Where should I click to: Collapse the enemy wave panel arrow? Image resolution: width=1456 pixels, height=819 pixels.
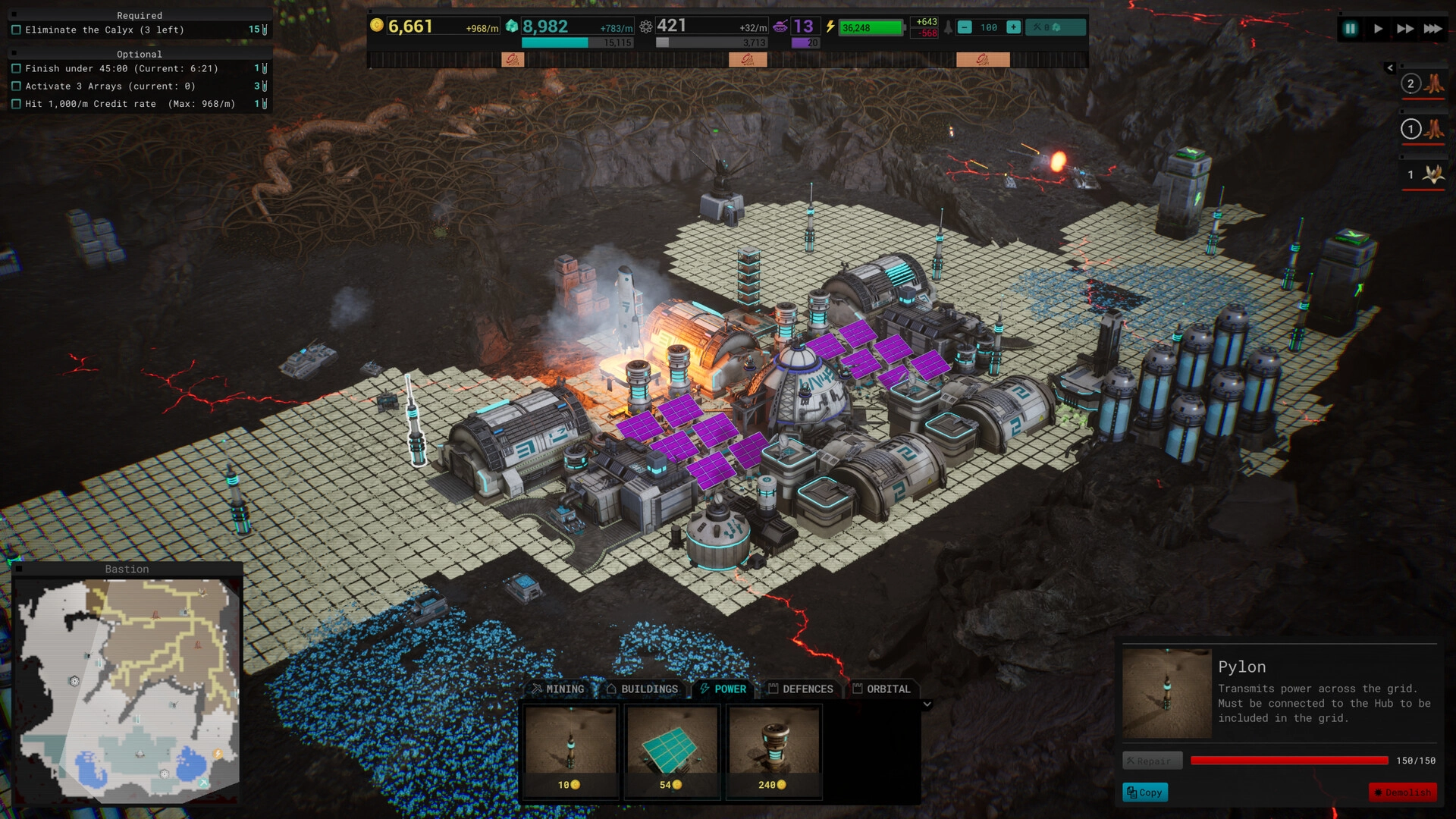[1390, 68]
